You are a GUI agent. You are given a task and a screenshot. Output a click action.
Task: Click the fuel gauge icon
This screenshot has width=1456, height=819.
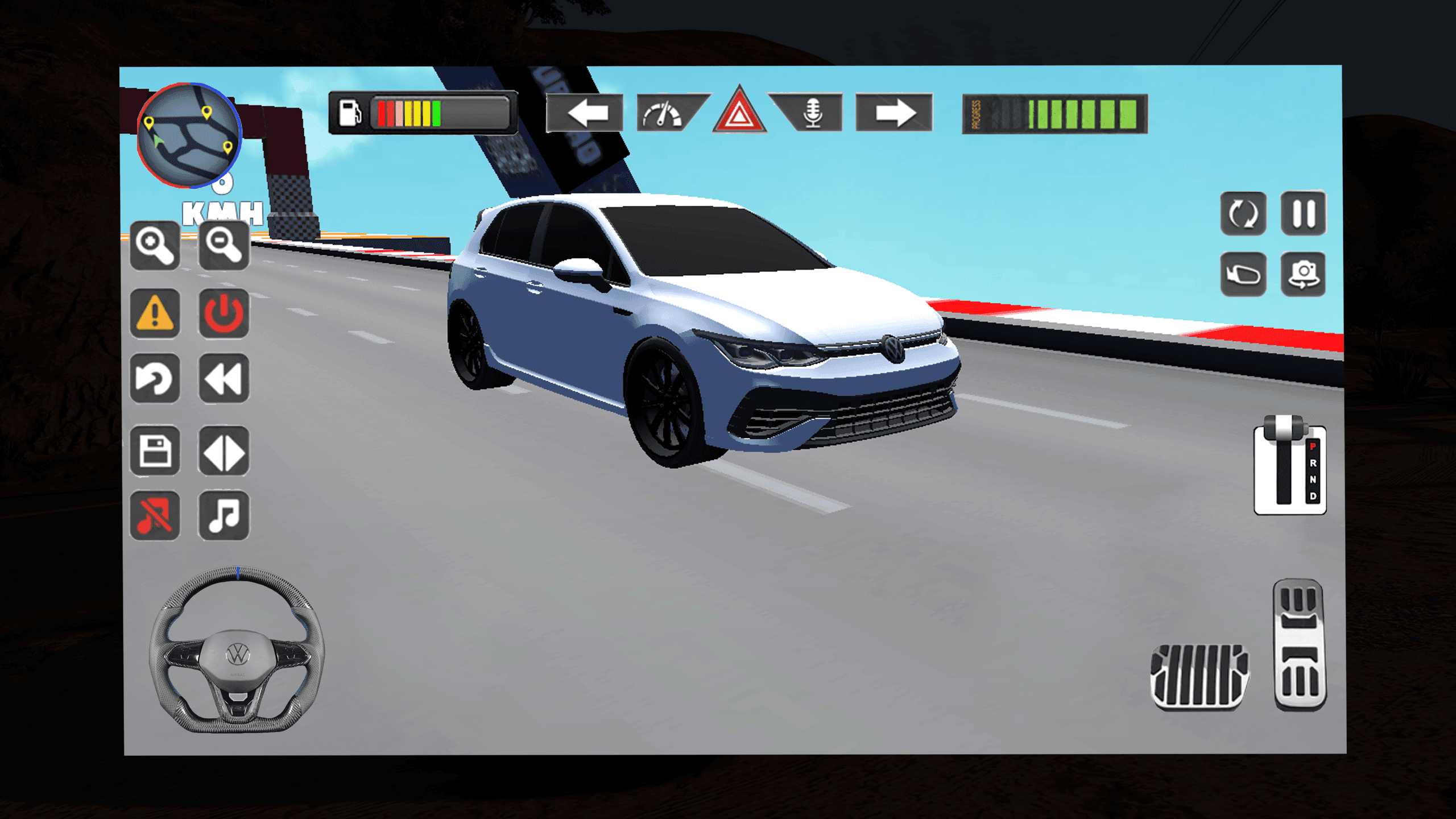[x=351, y=111]
